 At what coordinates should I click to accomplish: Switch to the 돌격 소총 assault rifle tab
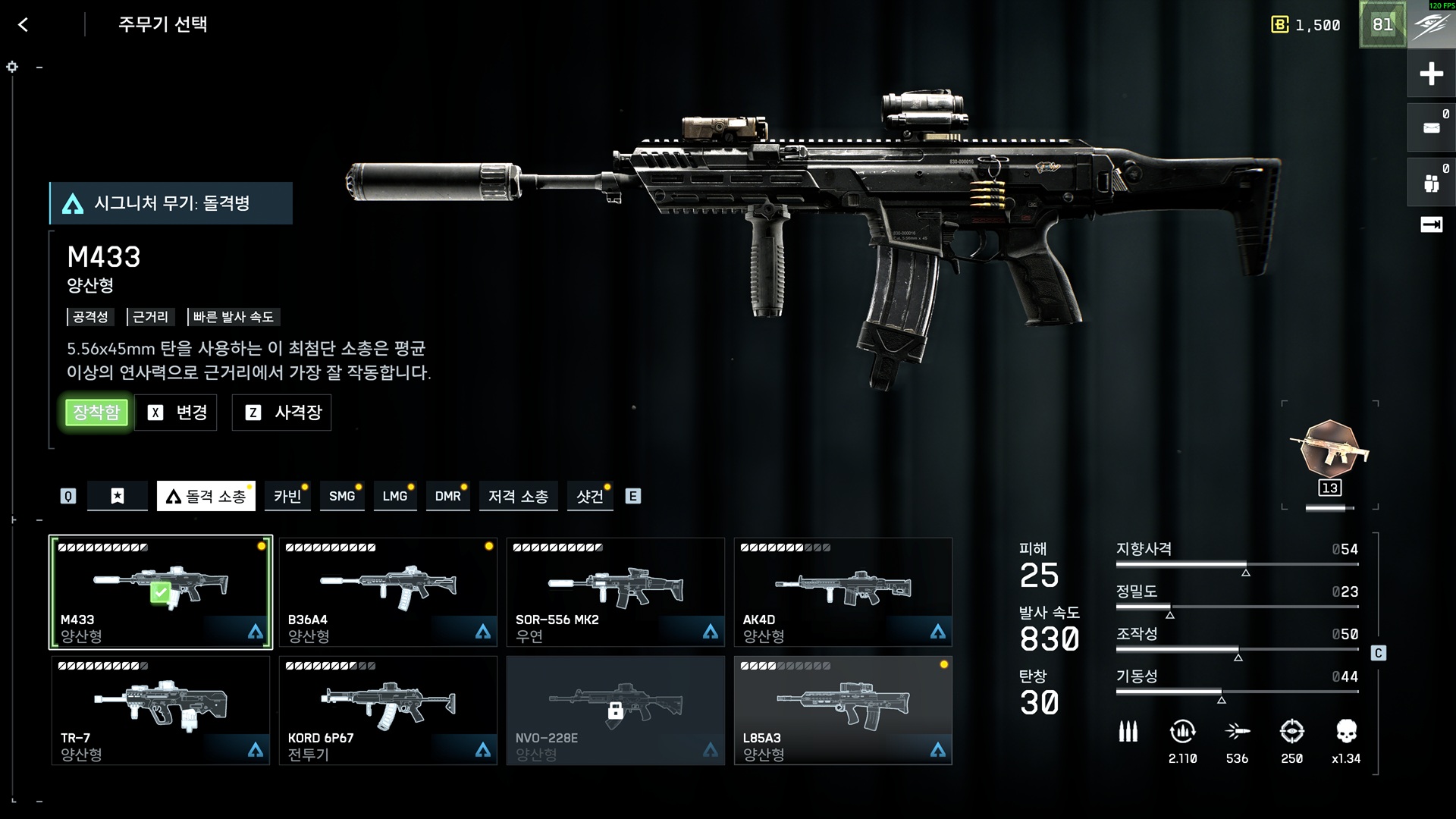click(x=206, y=496)
